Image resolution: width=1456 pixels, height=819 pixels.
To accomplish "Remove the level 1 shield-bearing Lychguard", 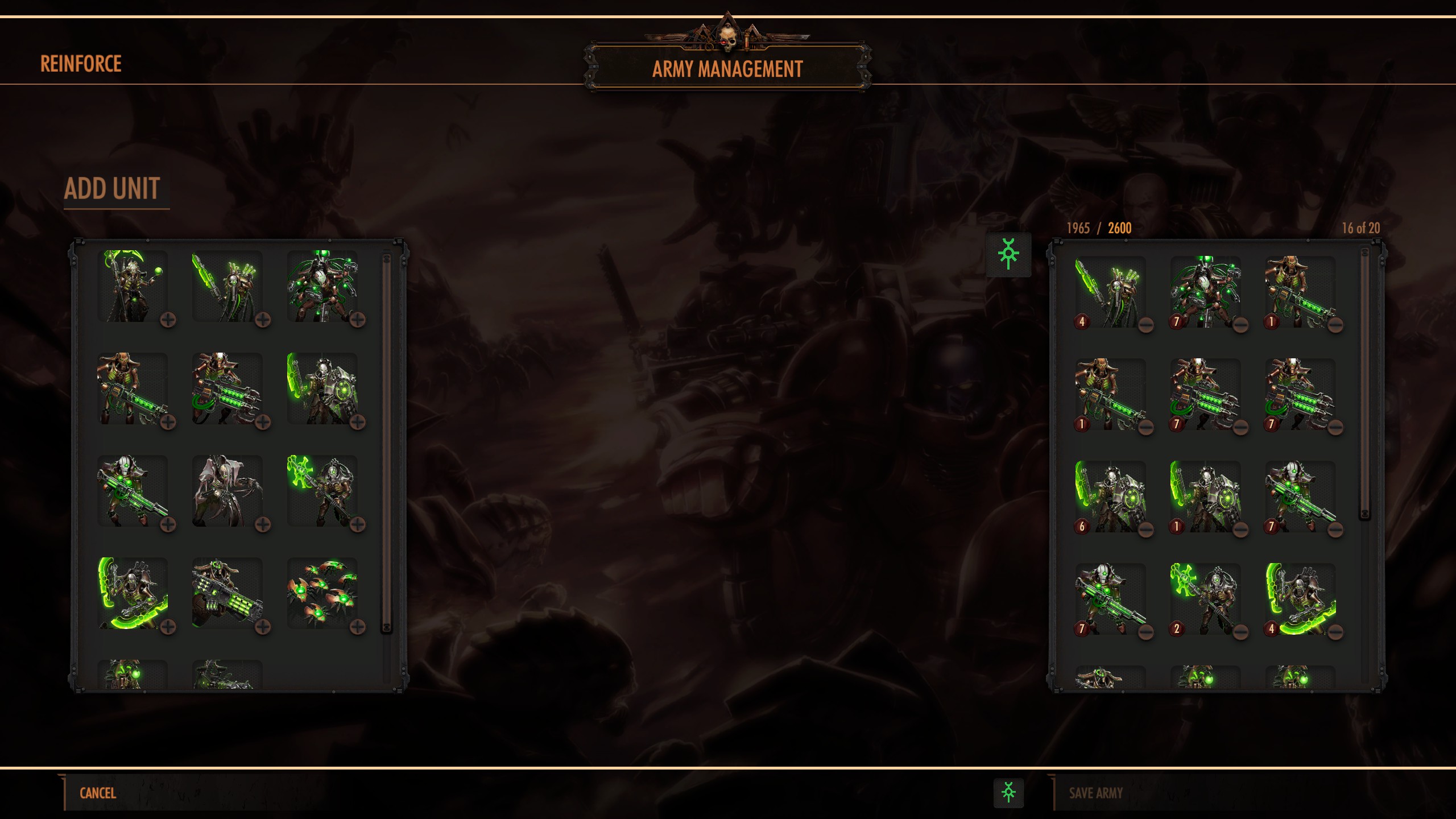I will pos(1240,530).
